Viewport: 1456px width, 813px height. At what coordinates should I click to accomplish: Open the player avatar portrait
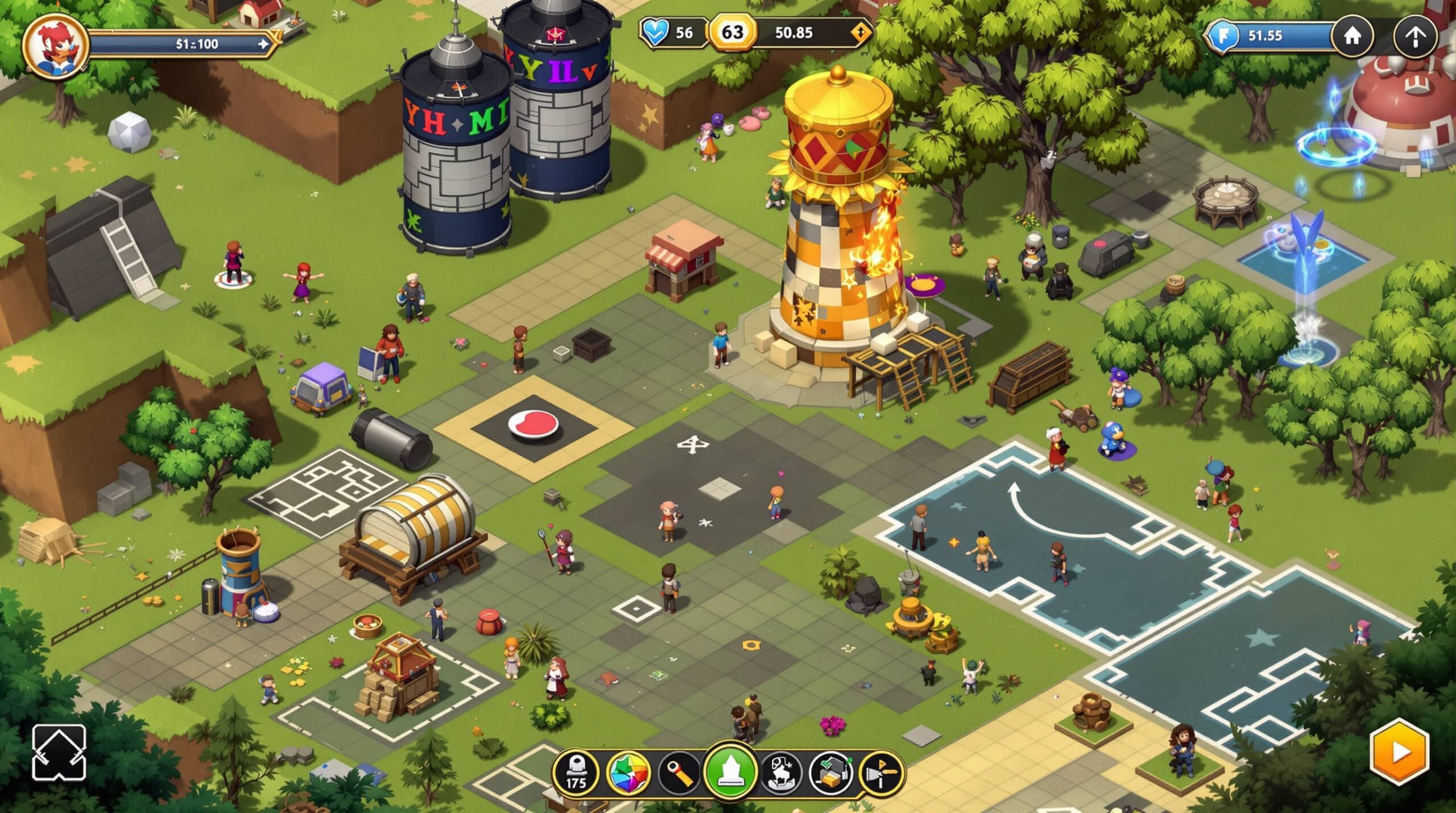(x=55, y=45)
